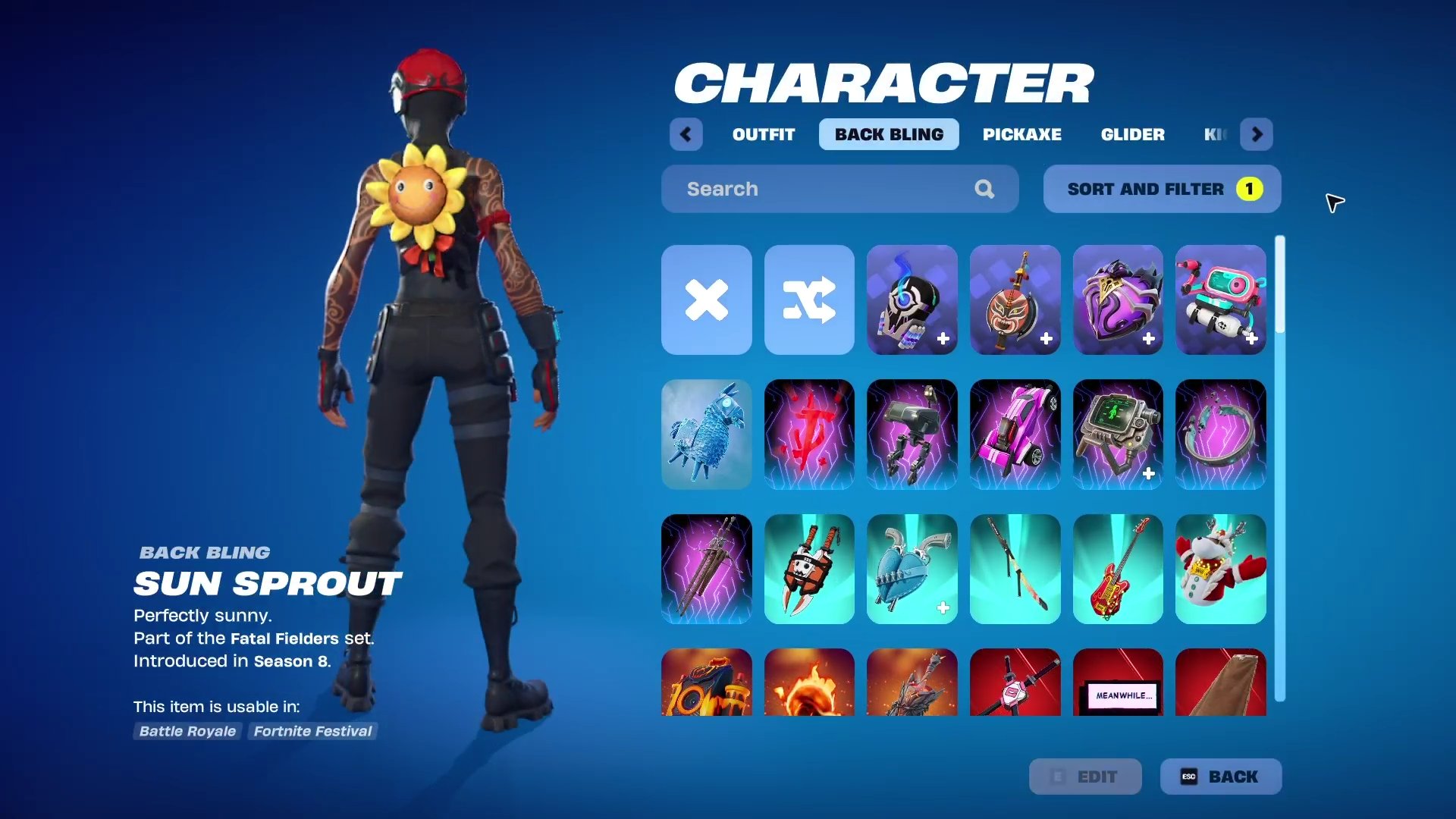Select the frozen llama back bling
This screenshot has height=819, width=1456.
pyautogui.click(x=706, y=435)
